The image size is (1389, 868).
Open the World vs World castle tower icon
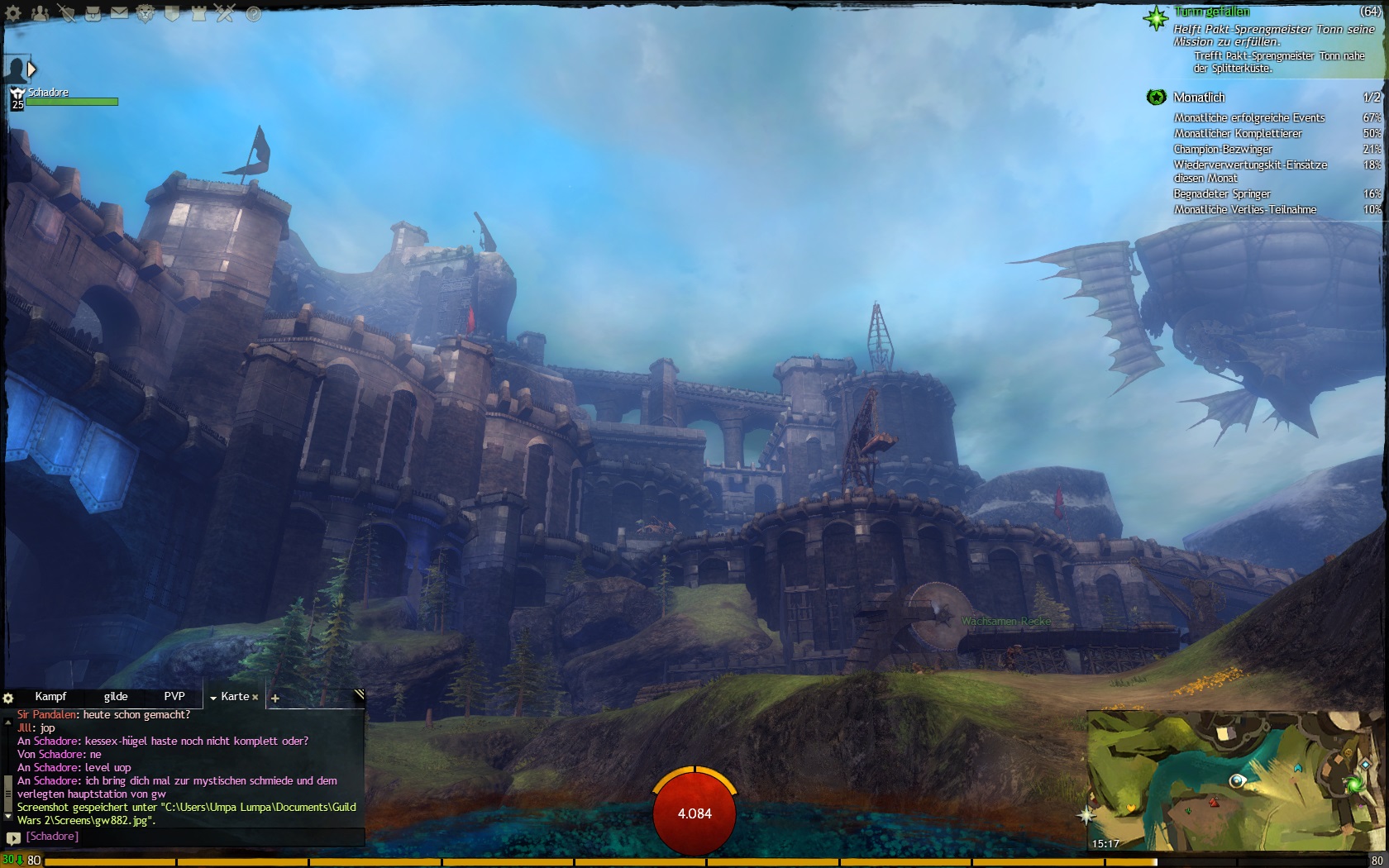coord(198,13)
